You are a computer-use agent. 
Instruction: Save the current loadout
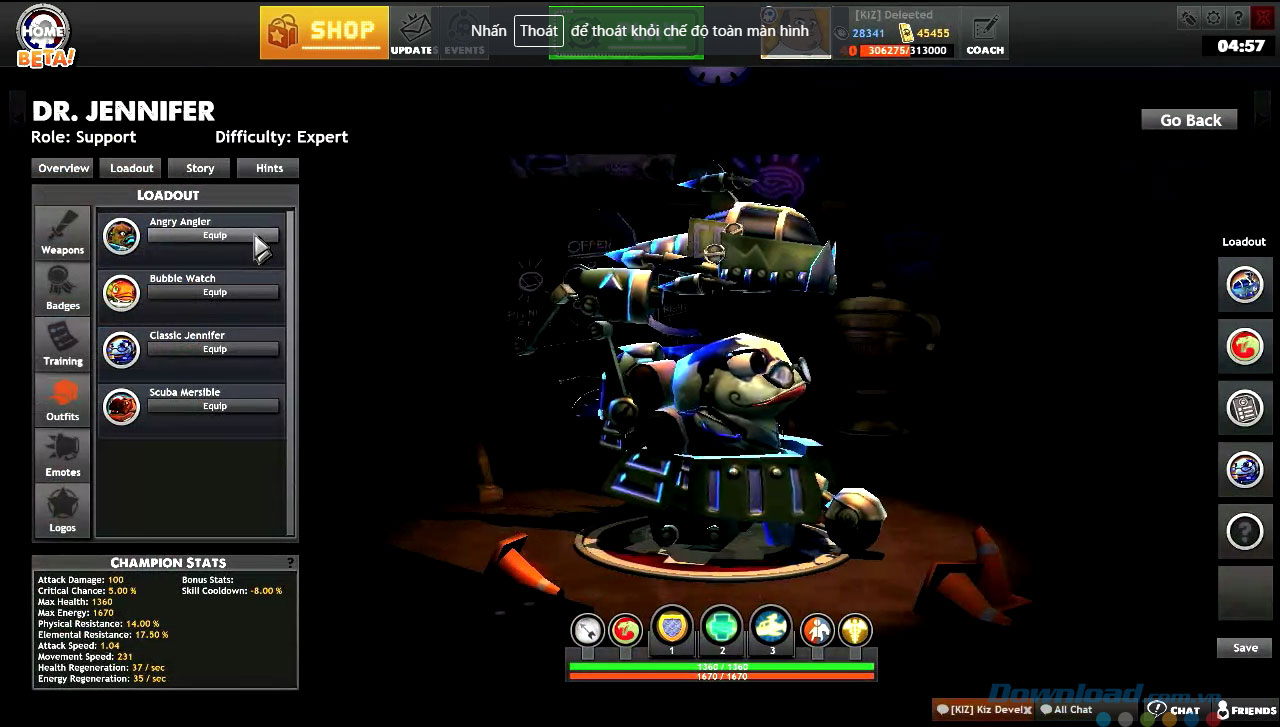1244,648
